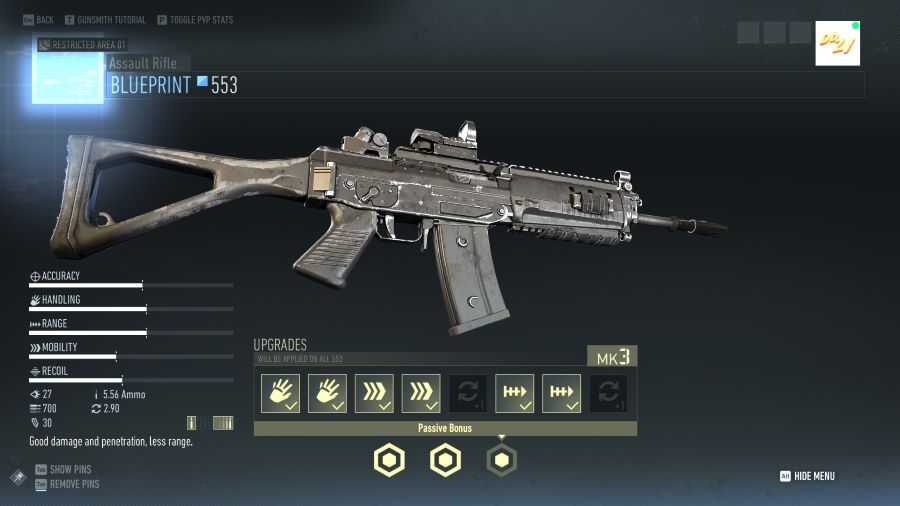Click the profile avatar in the corner
The height and width of the screenshot is (506, 900).
pos(837,43)
